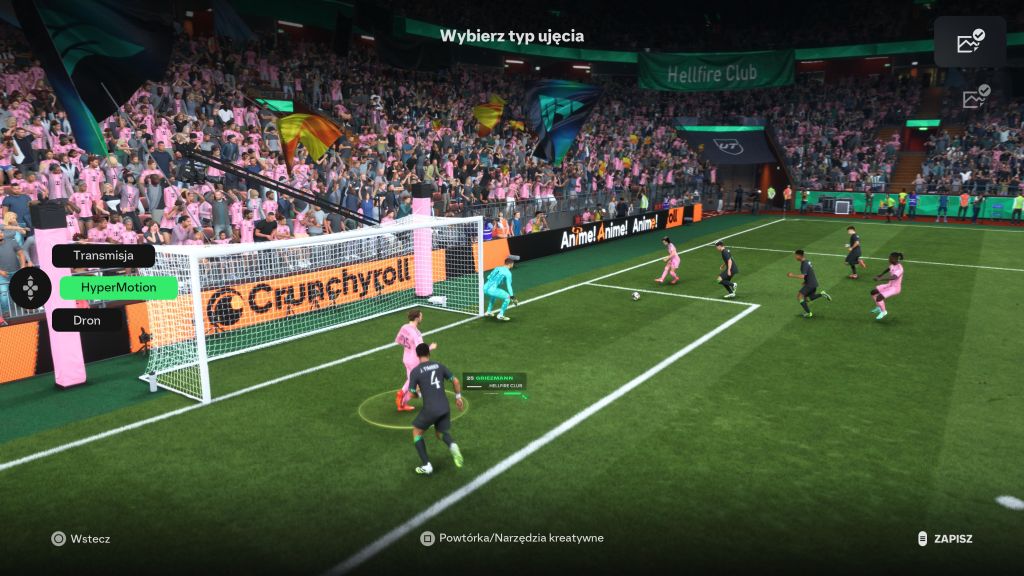
Task: Select the dimmed image icon below it
Action: click(x=975, y=97)
